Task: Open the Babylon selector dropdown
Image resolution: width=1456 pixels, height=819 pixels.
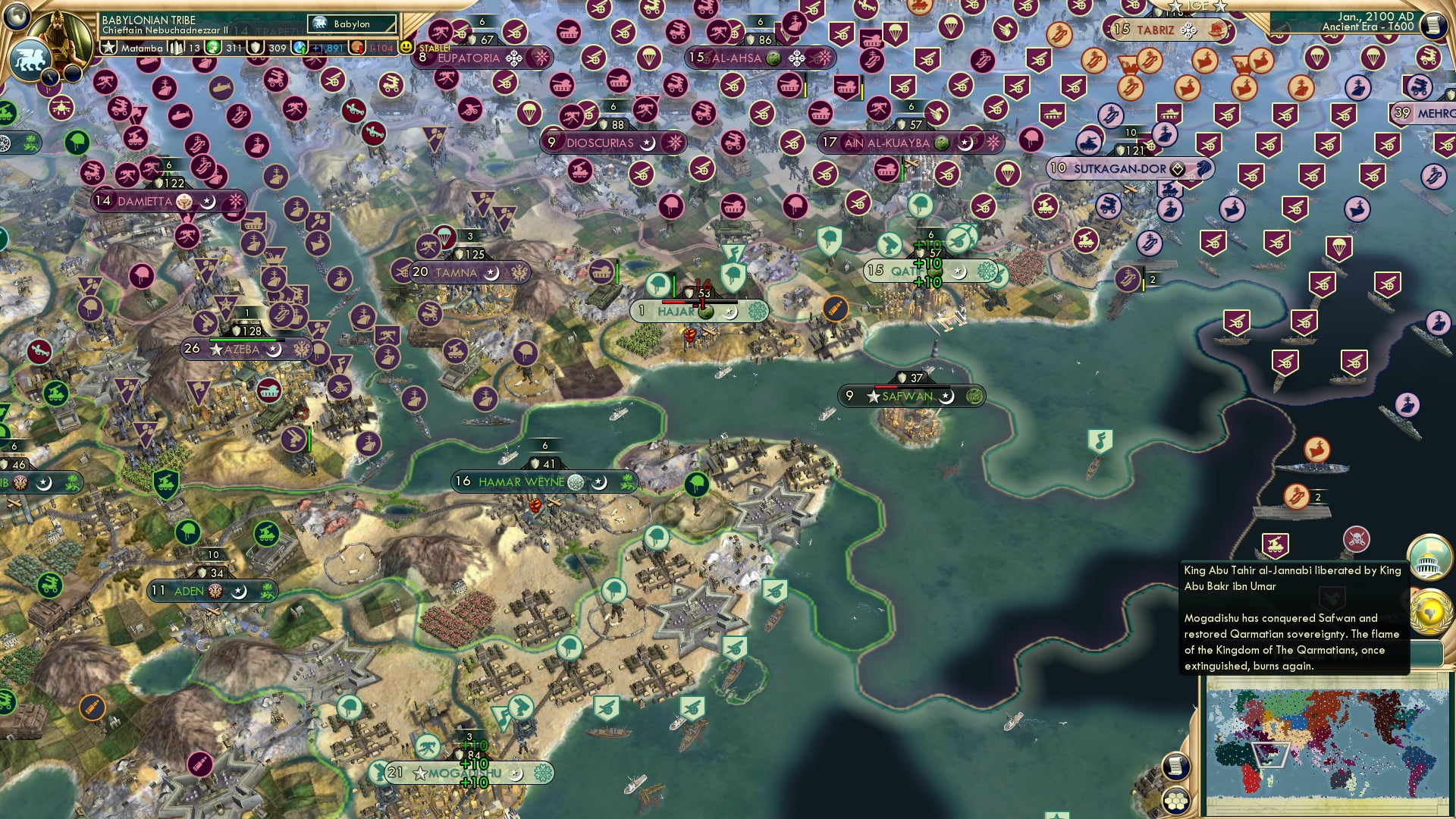Action: coord(351,24)
